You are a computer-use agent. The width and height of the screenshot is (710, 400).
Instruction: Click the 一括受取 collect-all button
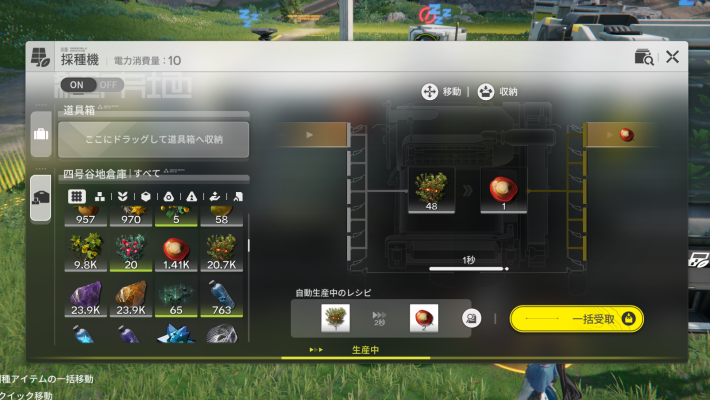pyautogui.click(x=576, y=318)
